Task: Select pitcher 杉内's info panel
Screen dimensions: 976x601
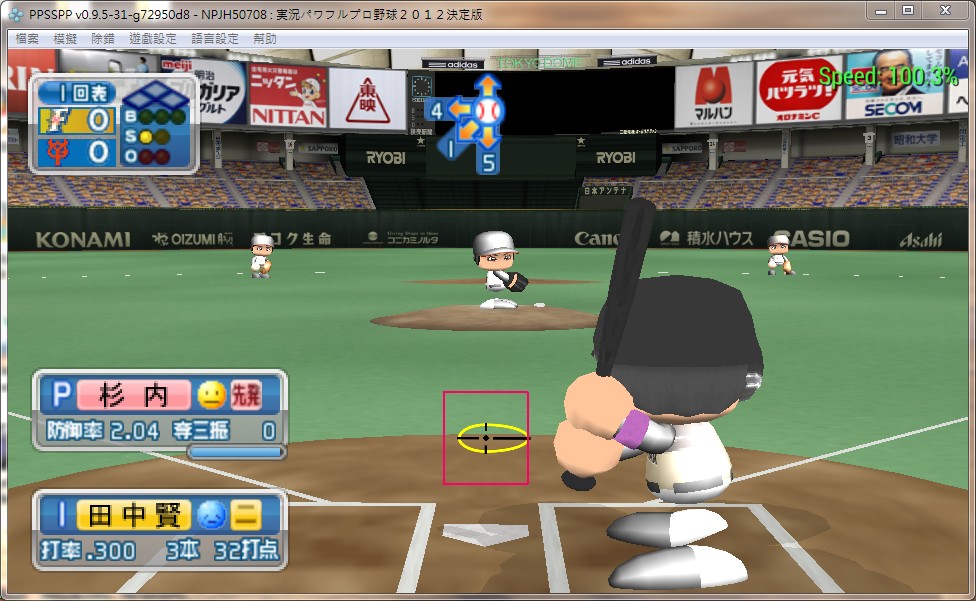Action: (x=160, y=410)
